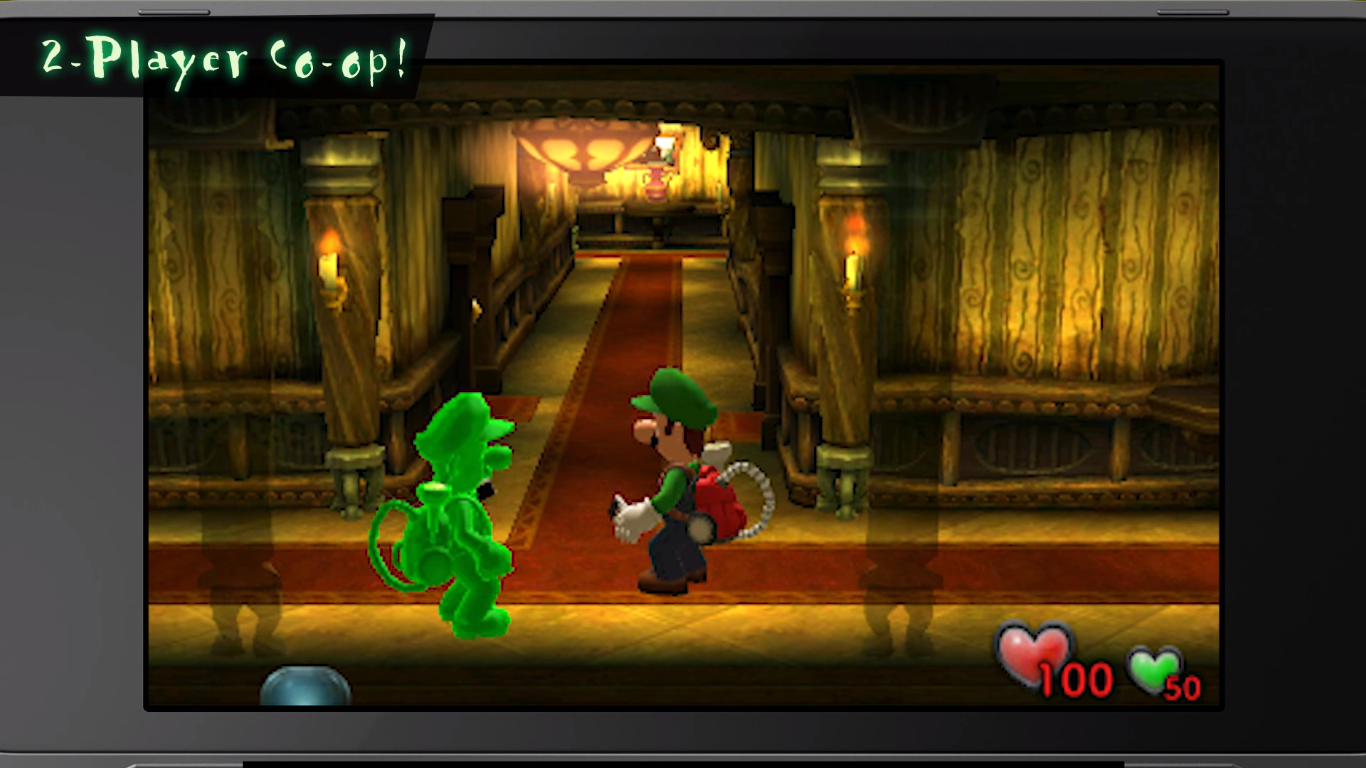
Task: Click the red 100 health counter
Action: click(1080, 682)
